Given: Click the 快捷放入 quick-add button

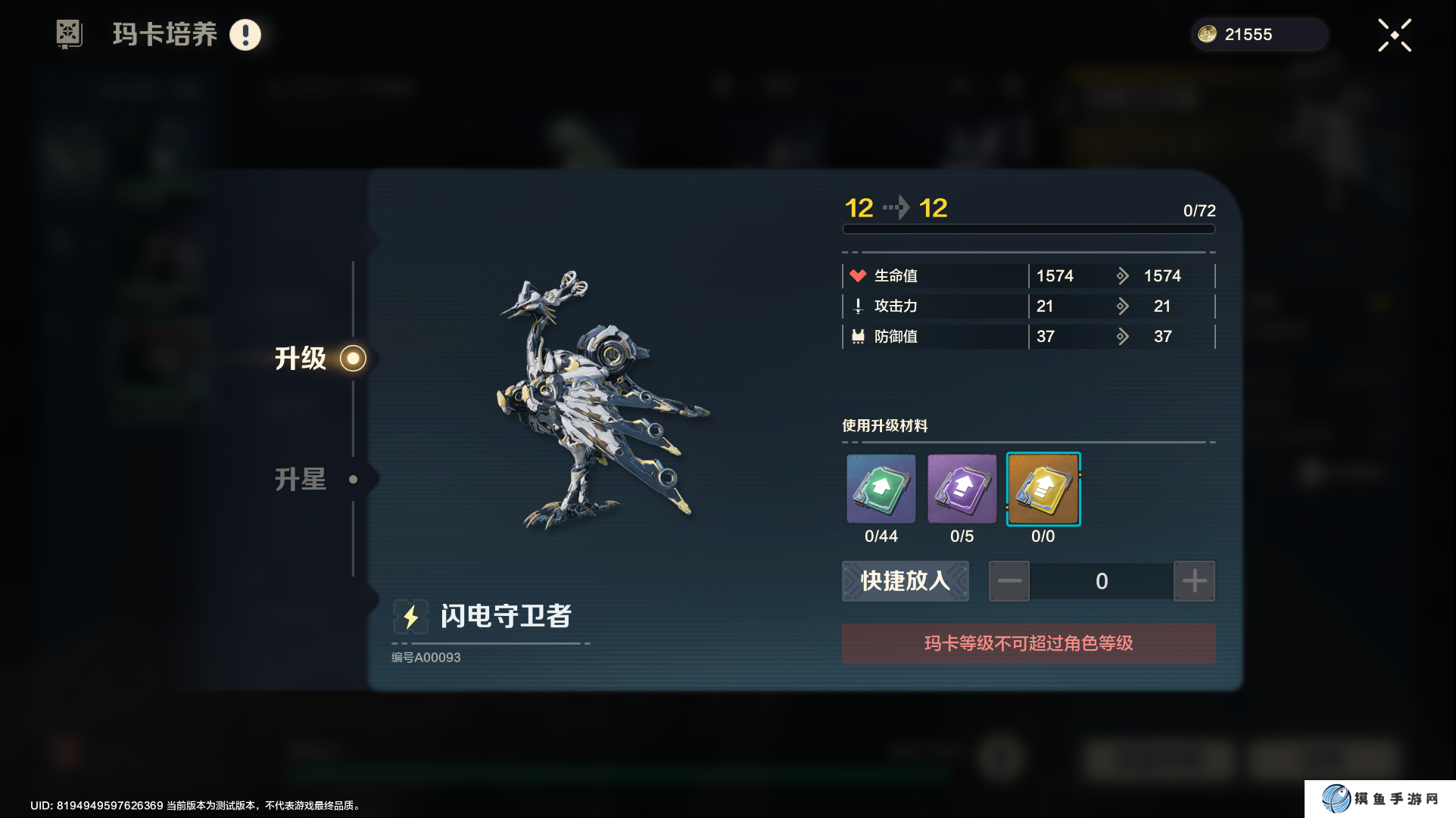Looking at the screenshot, I should click(x=905, y=581).
